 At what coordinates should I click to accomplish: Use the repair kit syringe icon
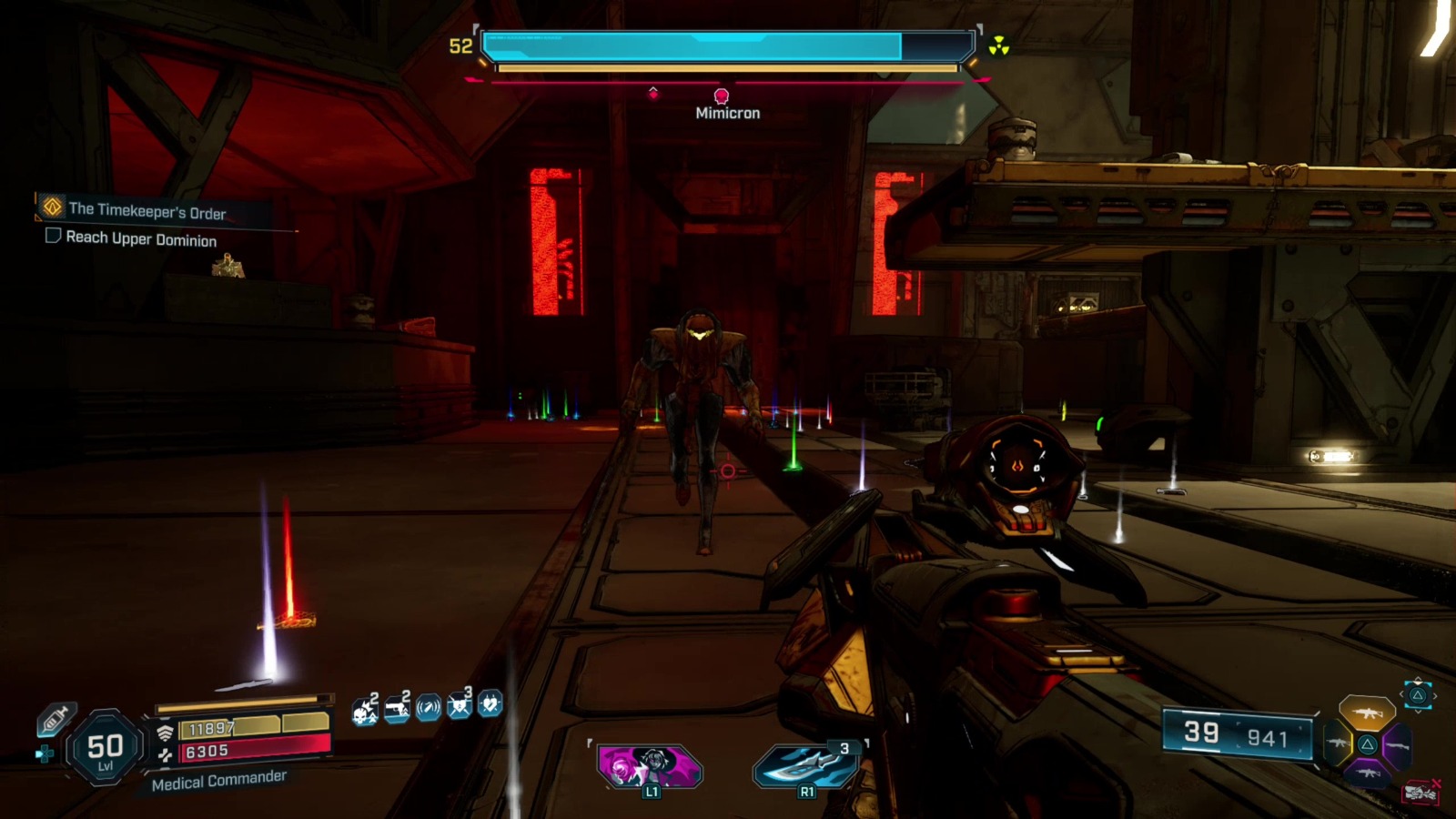click(x=55, y=720)
